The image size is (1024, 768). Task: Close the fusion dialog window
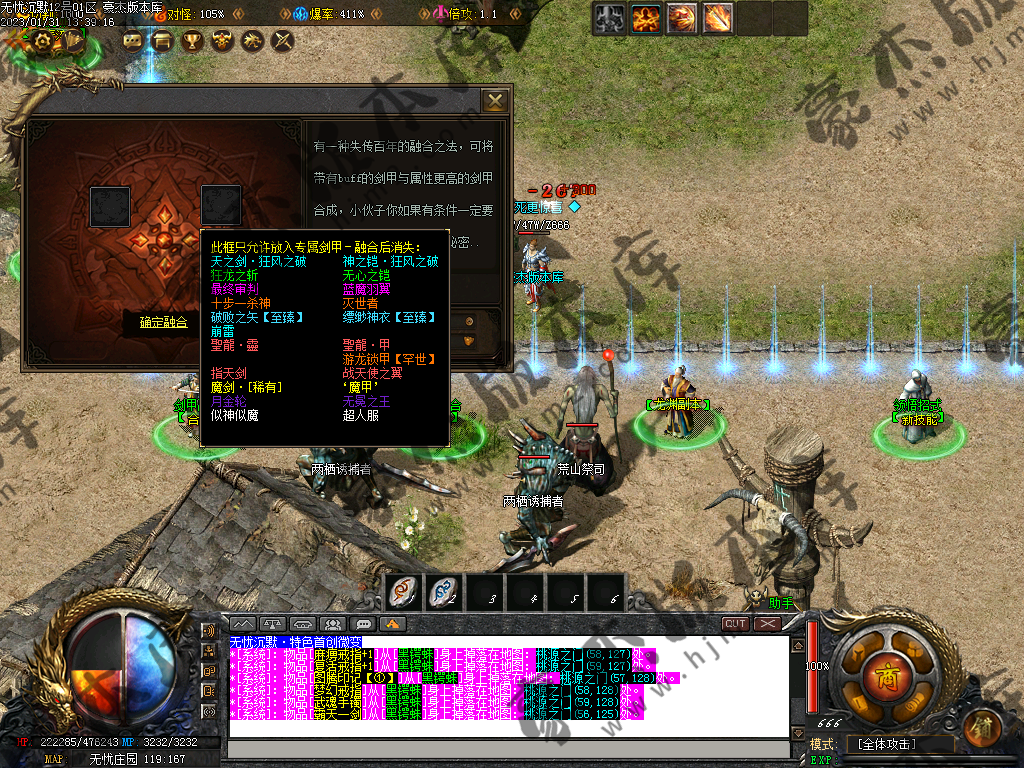495,101
